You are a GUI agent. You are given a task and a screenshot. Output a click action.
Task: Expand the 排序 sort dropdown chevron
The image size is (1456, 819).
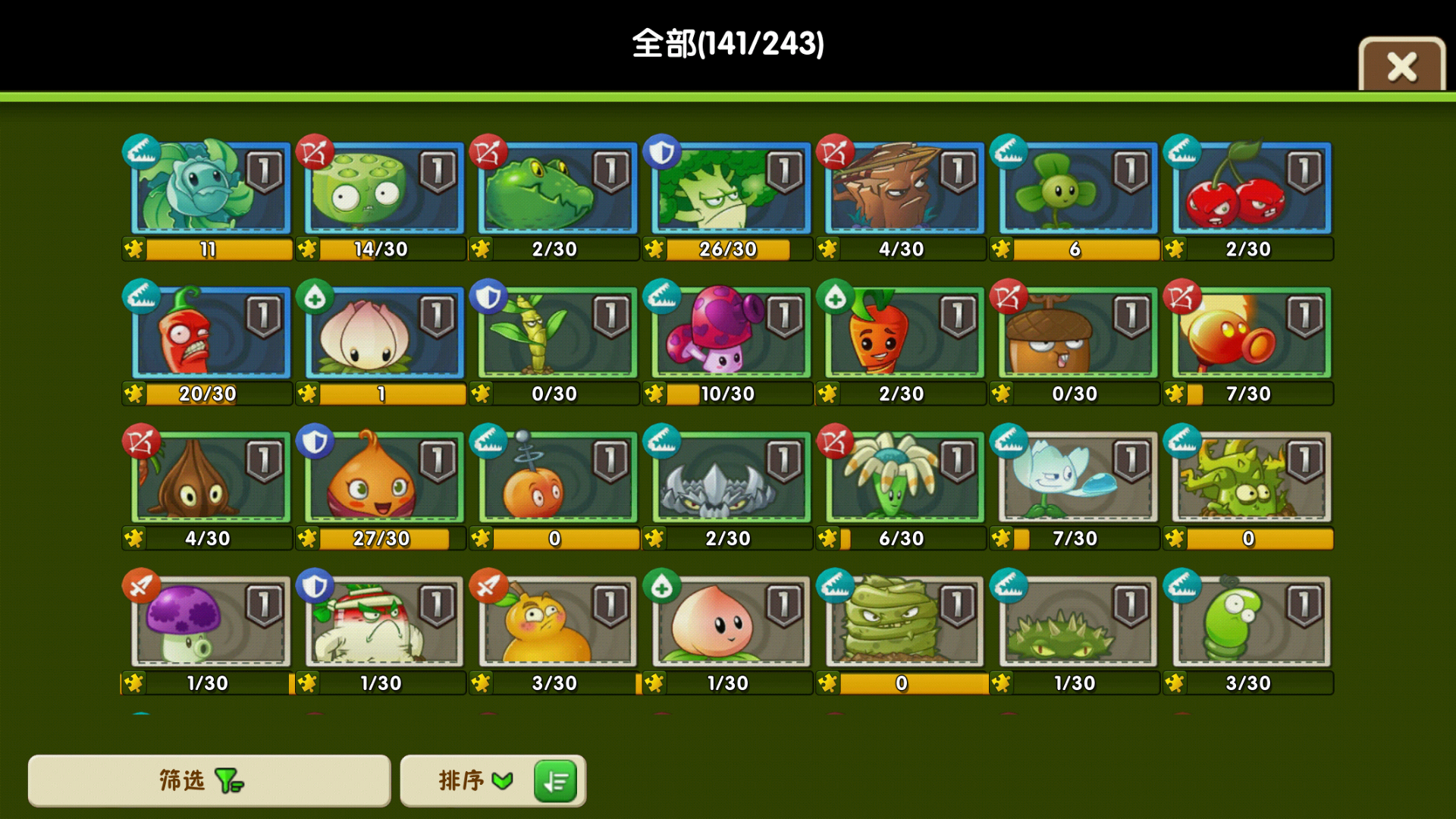point(501,780)
